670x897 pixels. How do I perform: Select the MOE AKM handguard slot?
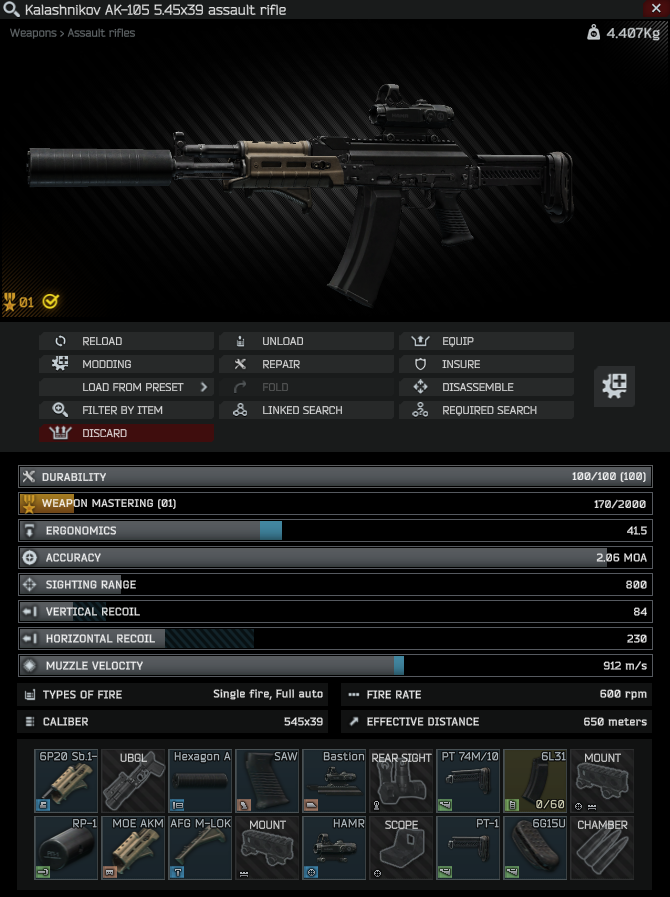[x=133, y=848]
